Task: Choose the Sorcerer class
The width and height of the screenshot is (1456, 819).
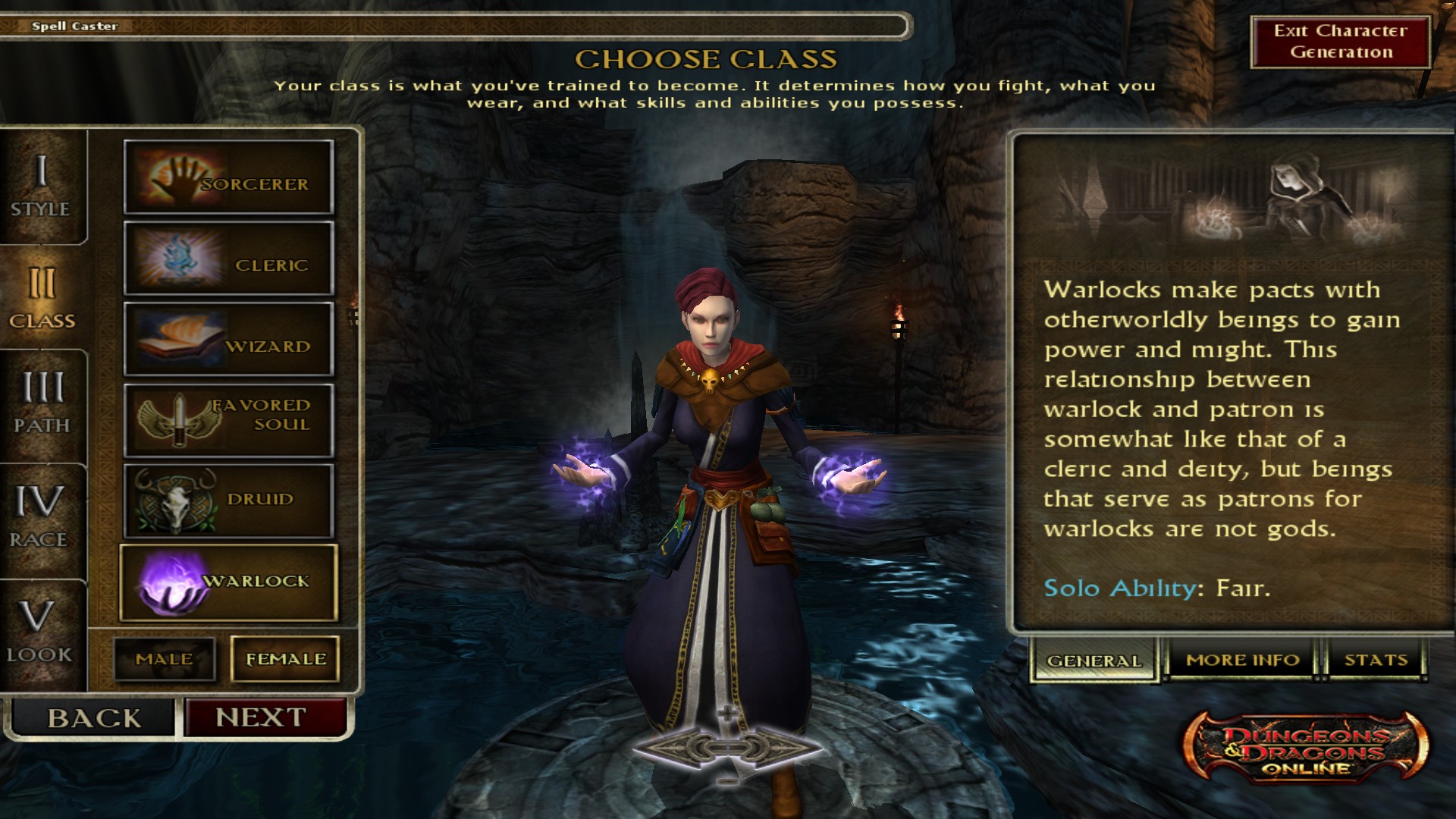Action: pyautogui.click(x=228, y=177)
